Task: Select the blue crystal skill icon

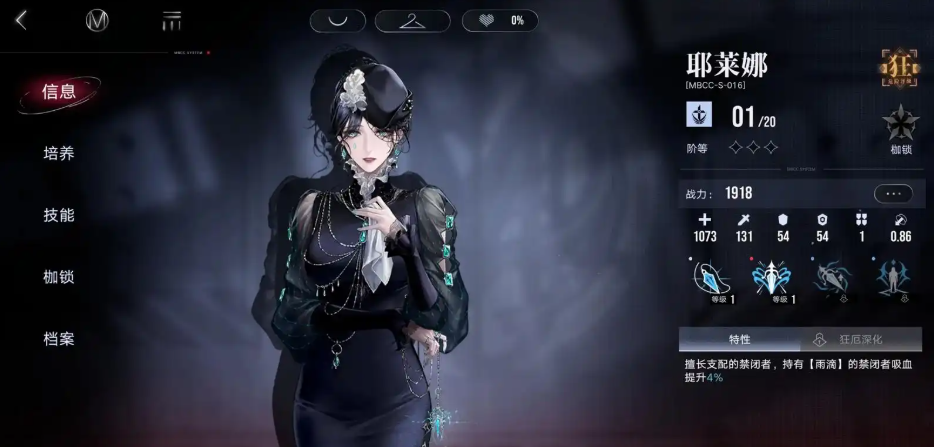Action: point(710,277)
